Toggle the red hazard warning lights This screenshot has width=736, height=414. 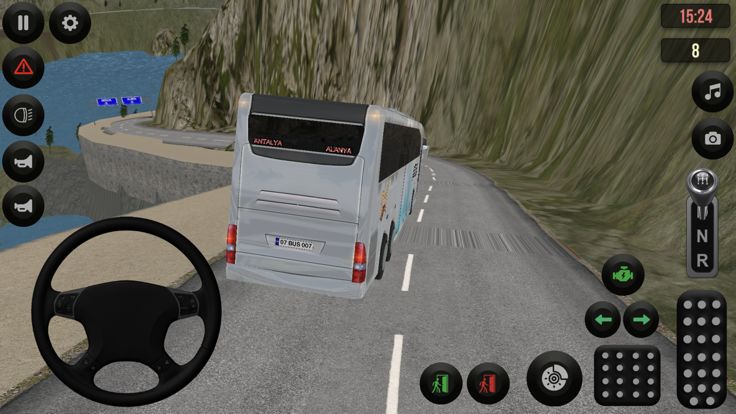(23, 68)
